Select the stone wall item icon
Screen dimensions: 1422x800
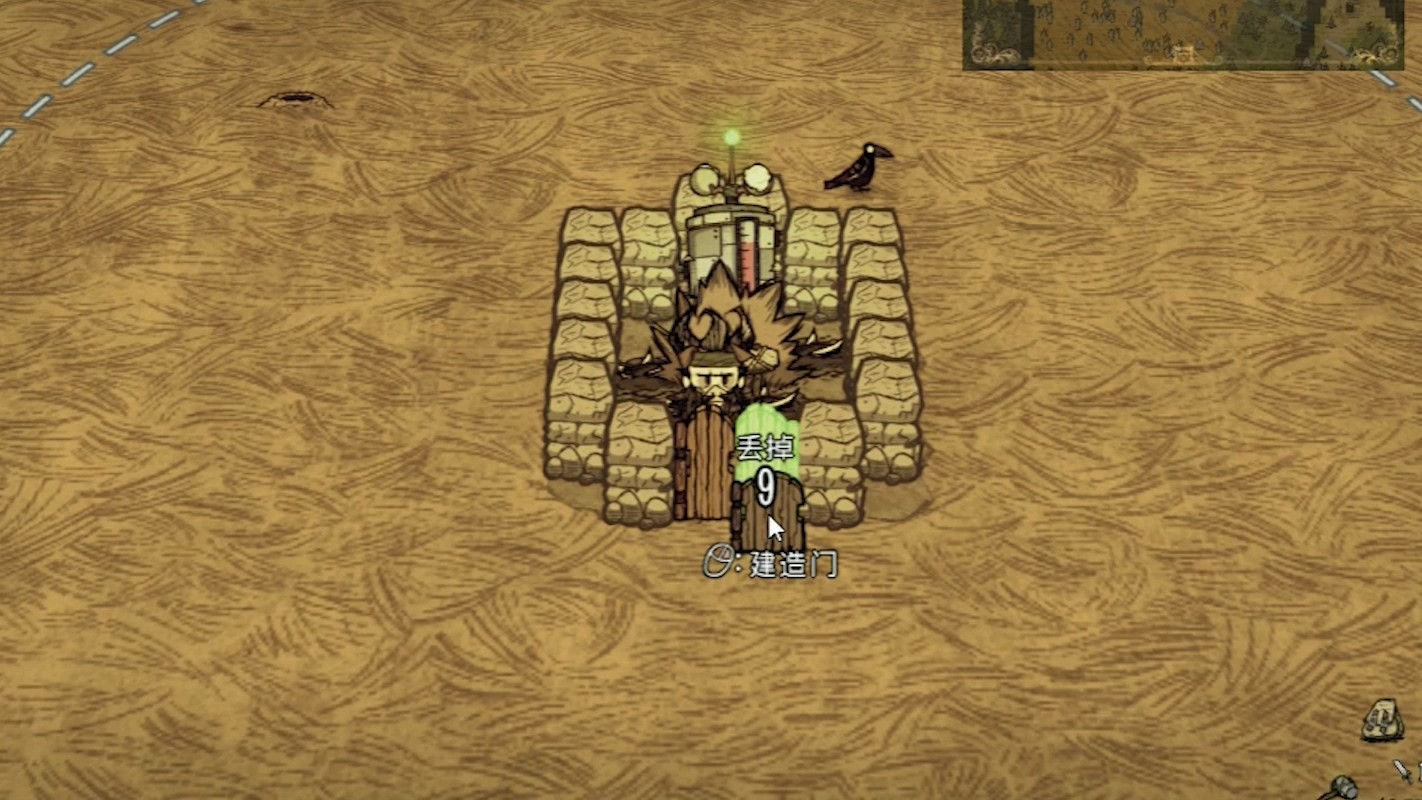(x=1382, y=720)
